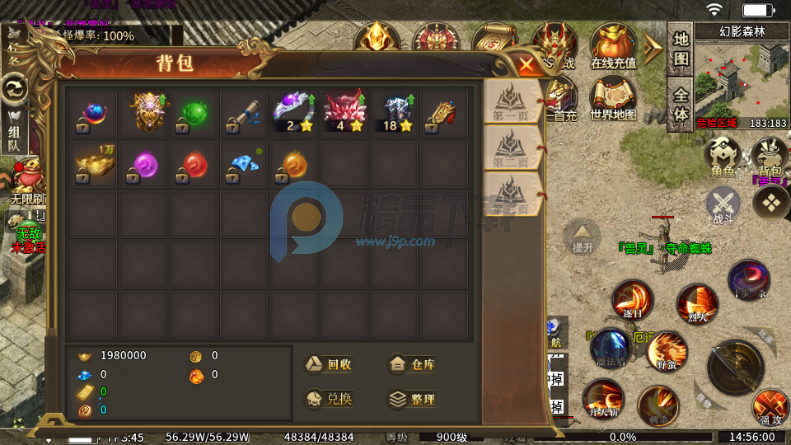The width and height of the screenshot is (791, 445).
Task: Open the 世界地图 world map
Action: pos(613,99)
